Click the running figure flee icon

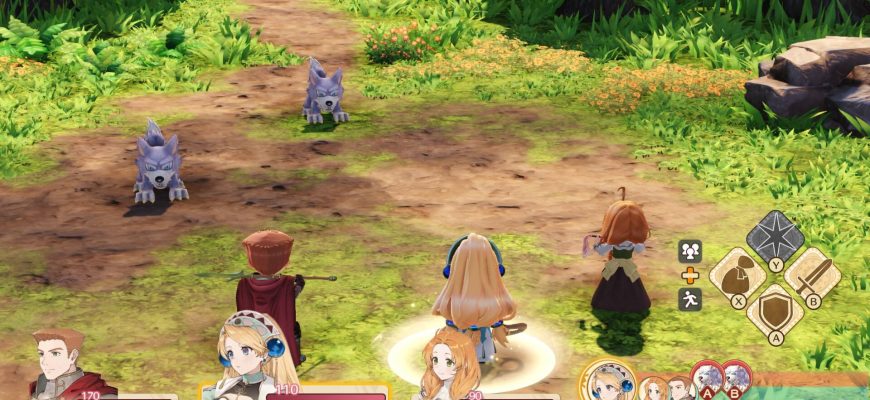(690, 299)
